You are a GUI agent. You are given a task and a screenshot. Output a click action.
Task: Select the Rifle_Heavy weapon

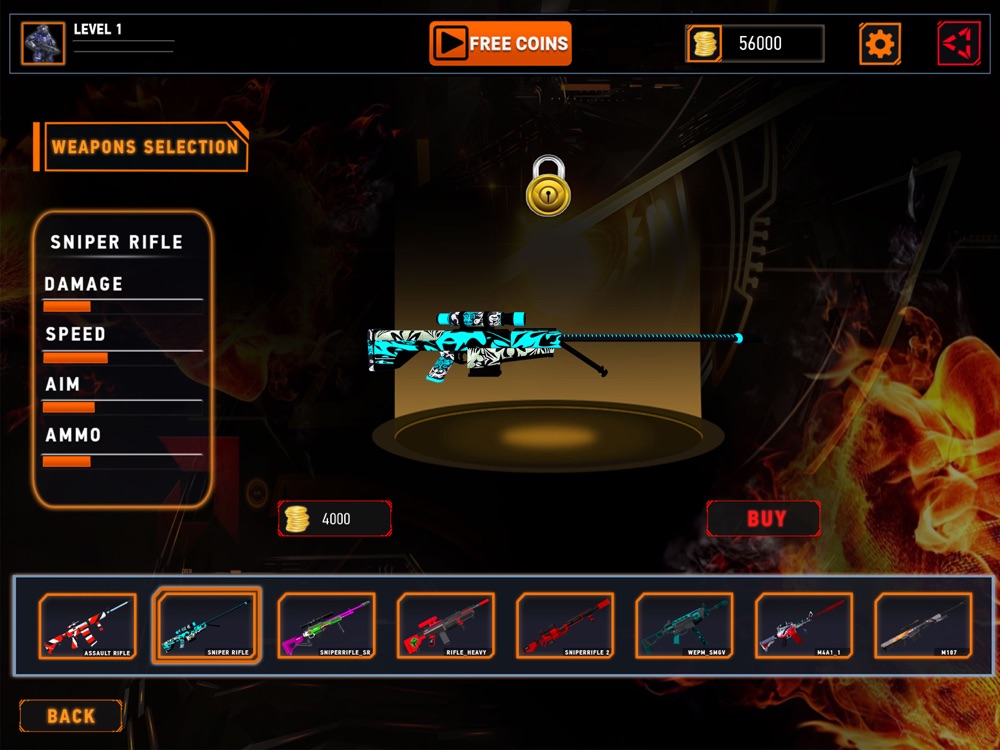coord(446,626)
